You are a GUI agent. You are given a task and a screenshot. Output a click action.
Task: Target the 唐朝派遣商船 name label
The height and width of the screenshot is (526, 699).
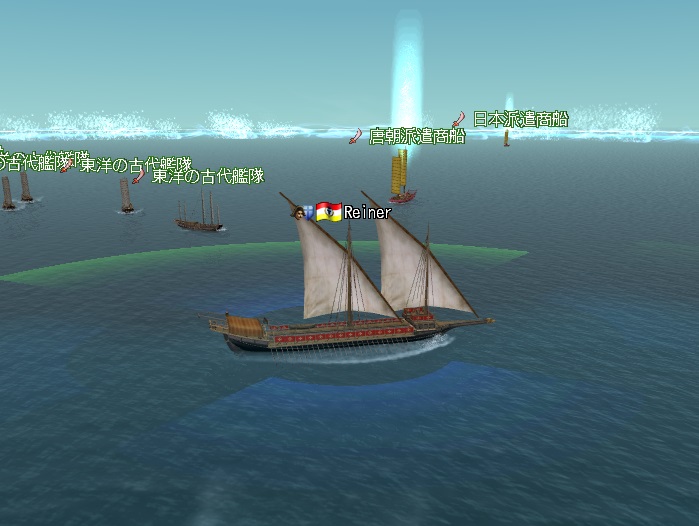pos(417,136)
